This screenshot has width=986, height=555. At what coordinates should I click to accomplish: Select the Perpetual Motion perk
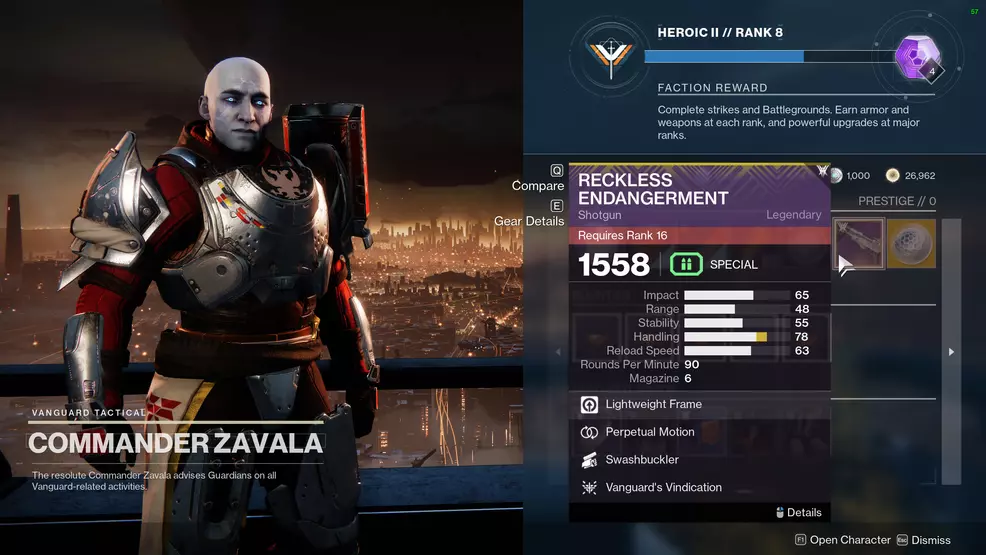pos(649,433)
